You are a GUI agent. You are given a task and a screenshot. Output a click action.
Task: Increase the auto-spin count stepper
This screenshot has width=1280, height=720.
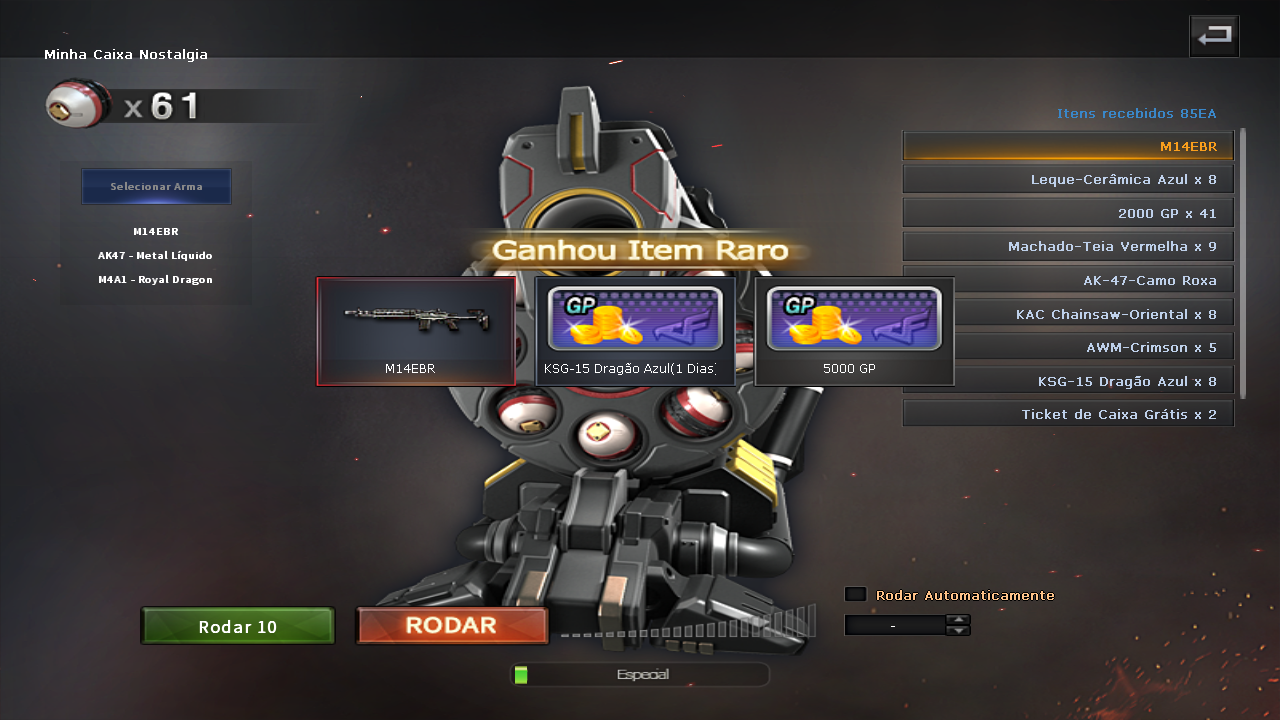[x=958, y=619]
